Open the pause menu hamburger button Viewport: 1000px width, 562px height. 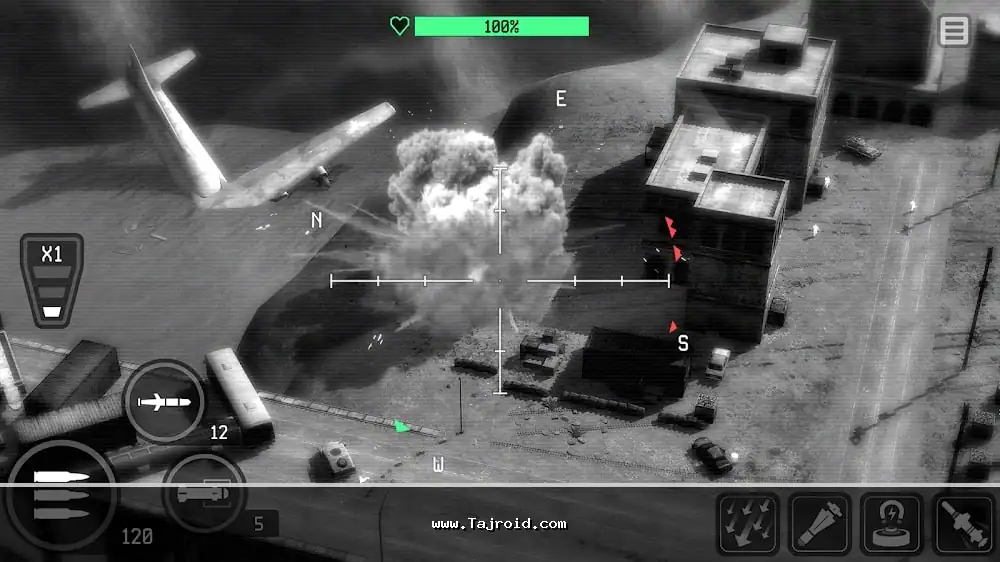click(x=954, y=31)
